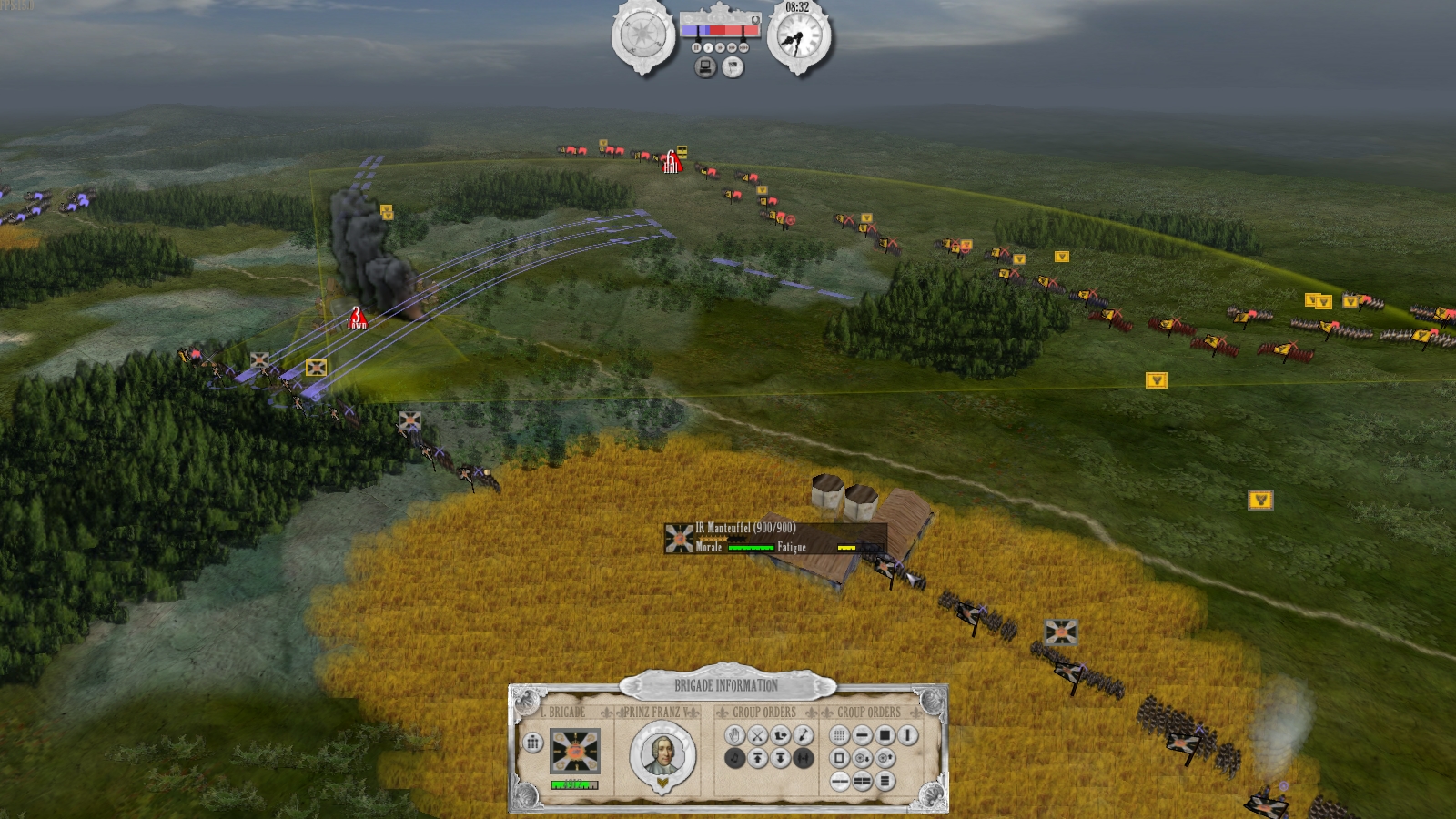Click the laurel emblem on the army strength bar
The image size is (1456, 819).
(x=755, y=20)
